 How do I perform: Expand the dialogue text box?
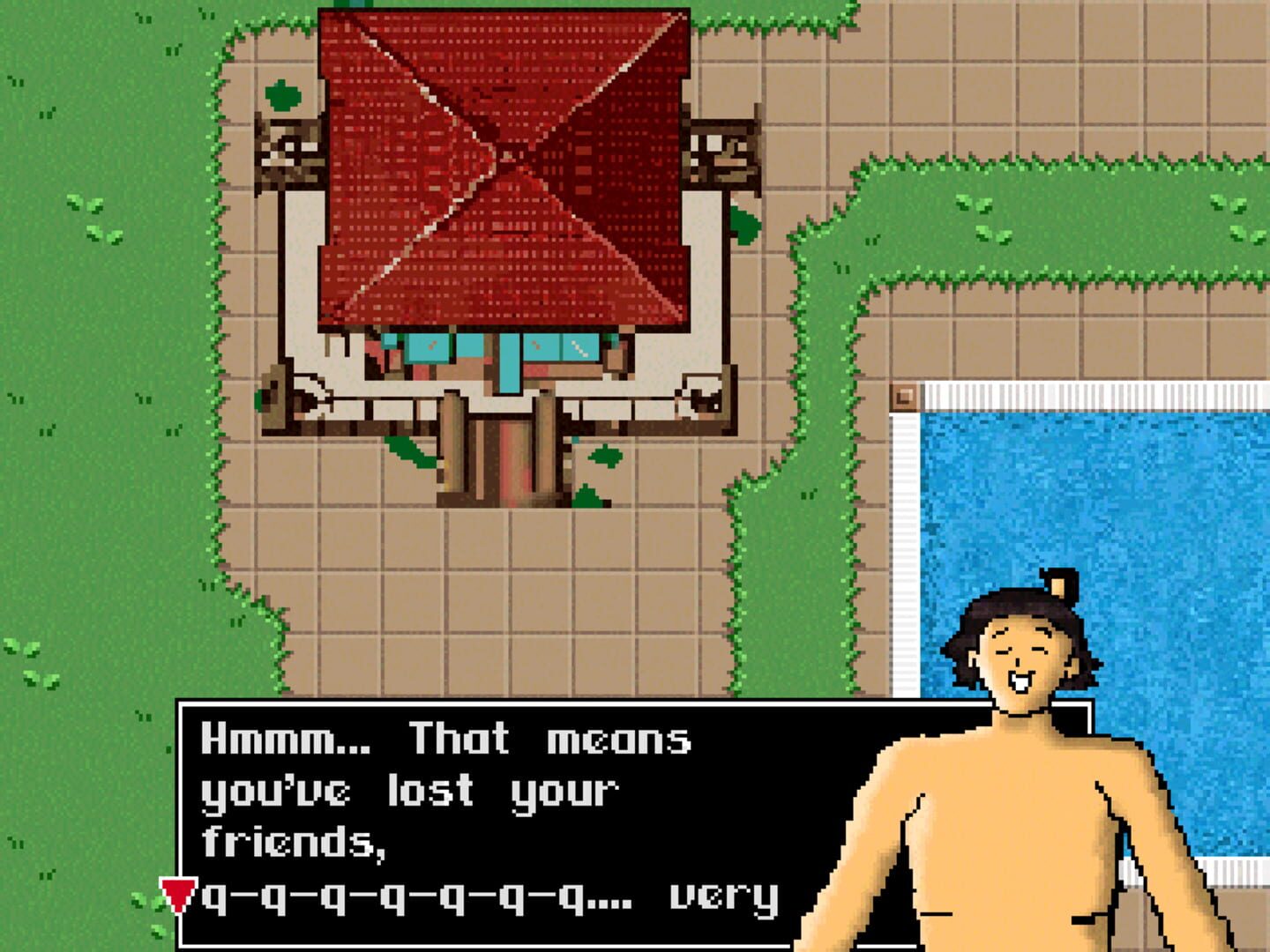pos(494,820)
